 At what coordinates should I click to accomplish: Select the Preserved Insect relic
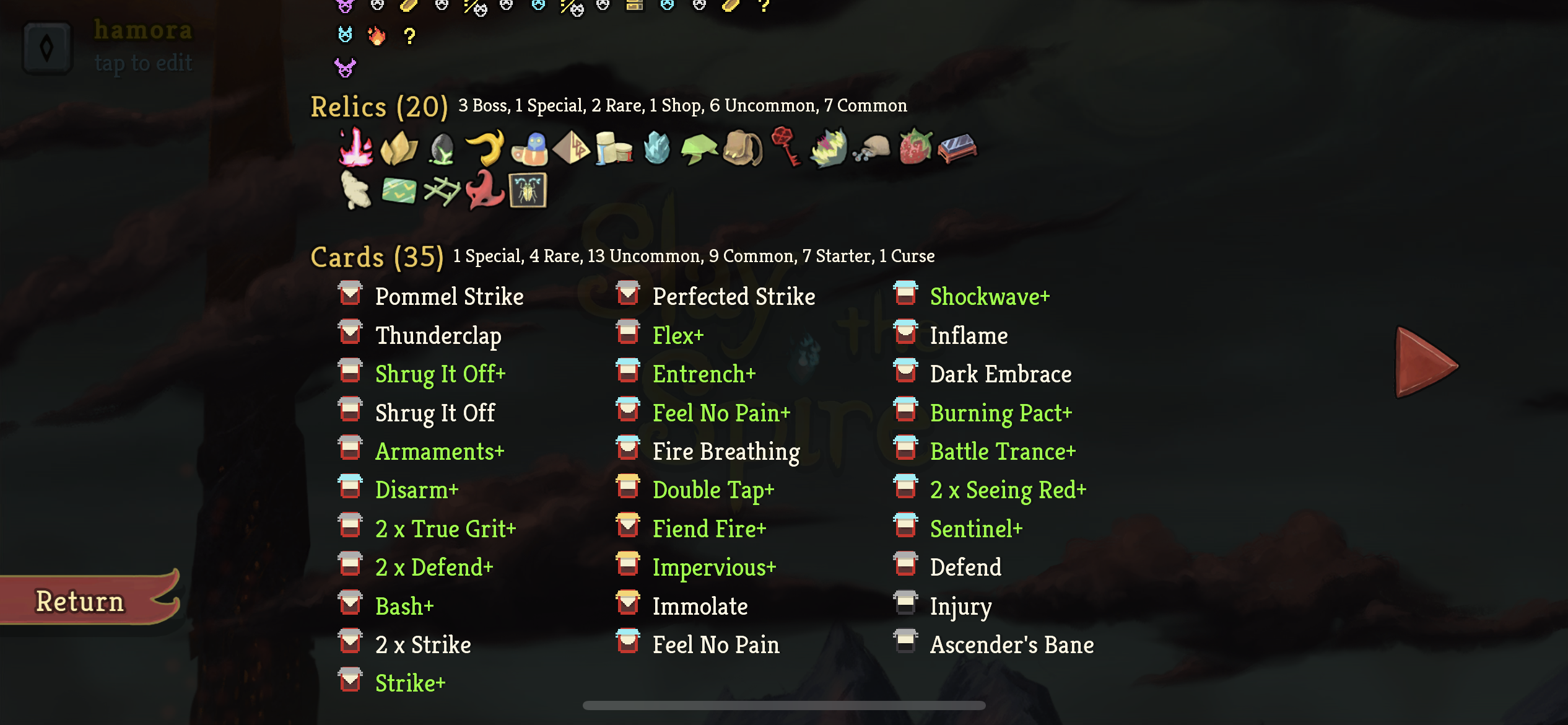pyautogui.click(x=527, y=192)
